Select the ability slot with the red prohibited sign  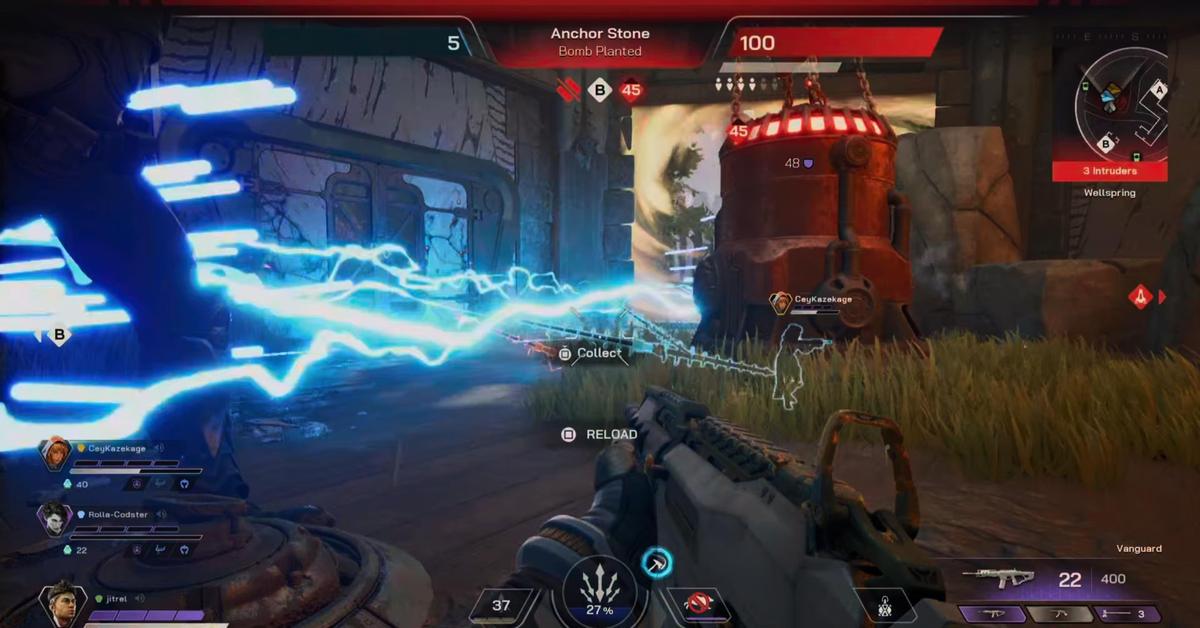coord(699,603)
